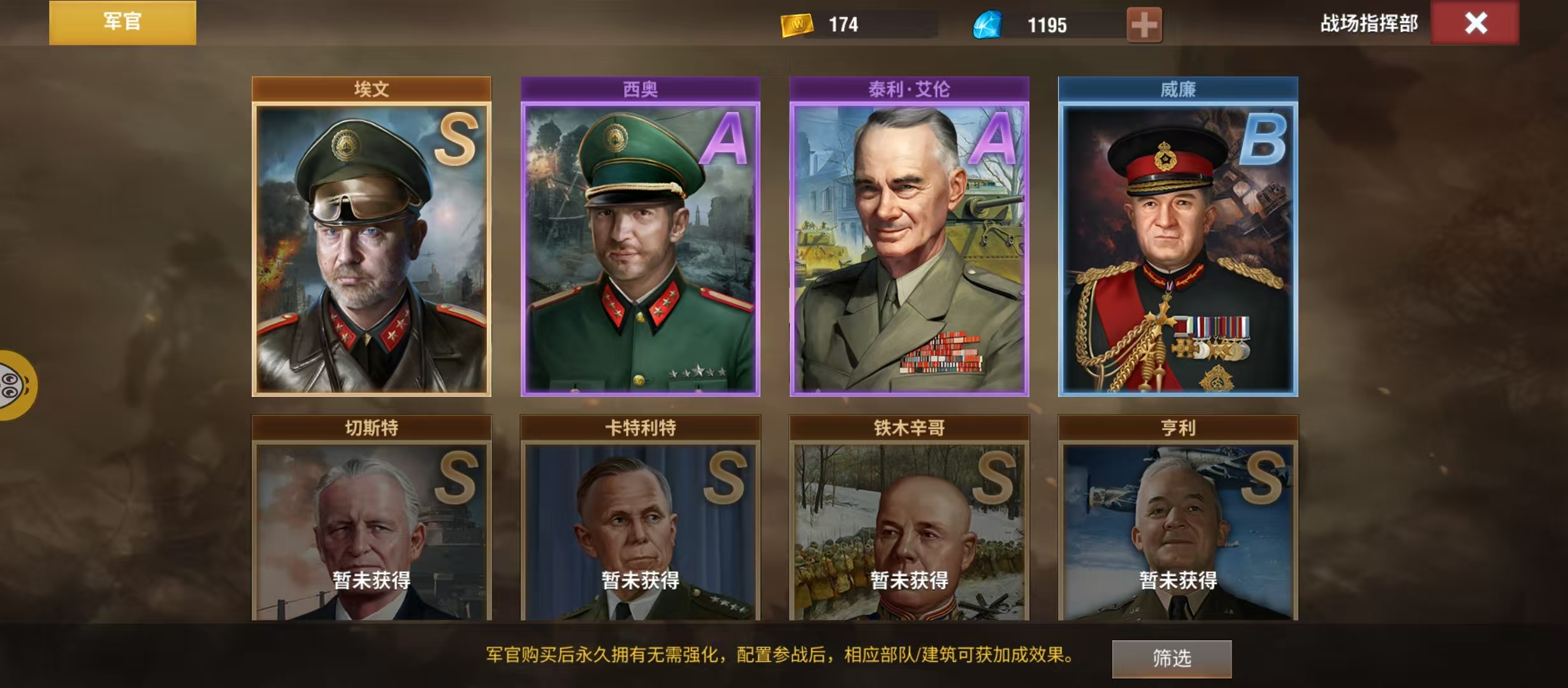Image resolution: width=1568 pixels, height=688 pixels.
Task: Open the 军官 tab
Action: pos(122,22)
